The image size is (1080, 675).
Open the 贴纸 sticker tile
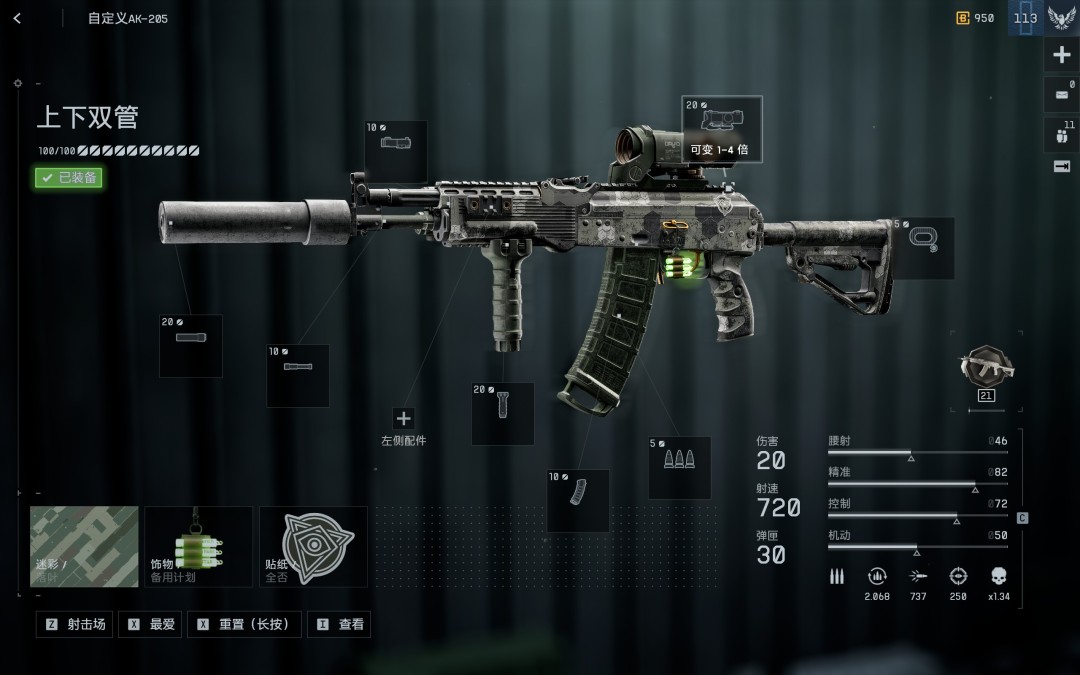[313, 546]
